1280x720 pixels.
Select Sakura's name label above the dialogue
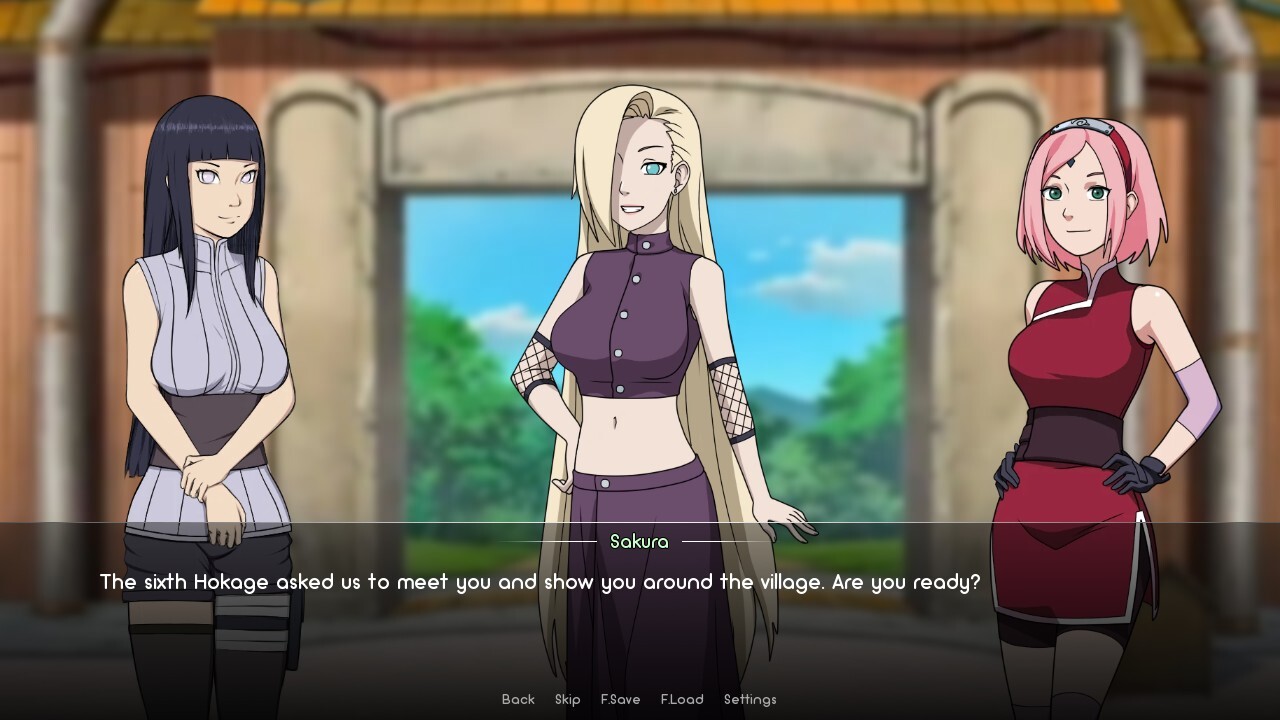(640, 541)
